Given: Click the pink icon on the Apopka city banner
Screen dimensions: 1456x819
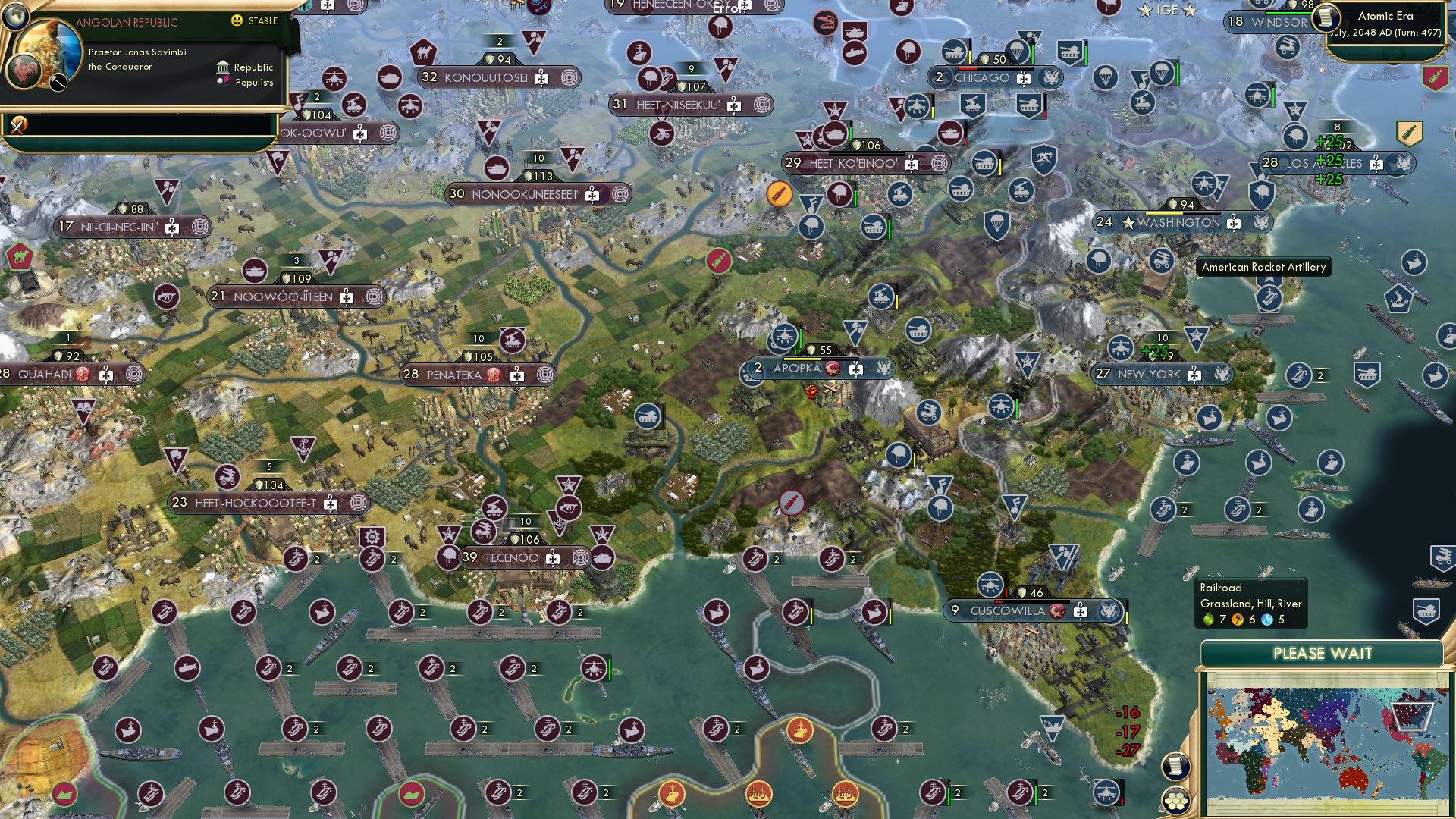Looking at the screenshot, I should click(x=833, y=368).
